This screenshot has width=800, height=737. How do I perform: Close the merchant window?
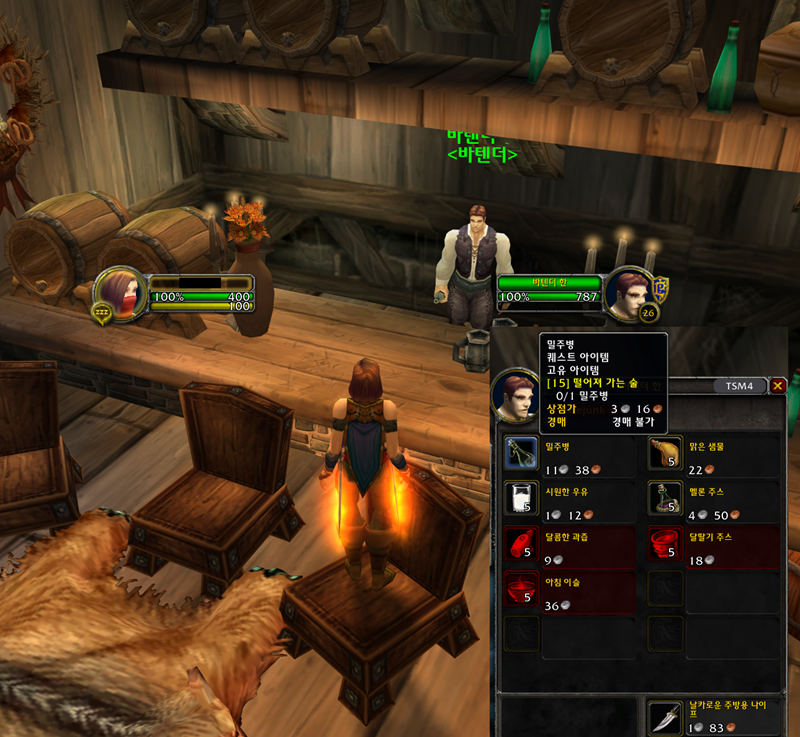(778, 385)
